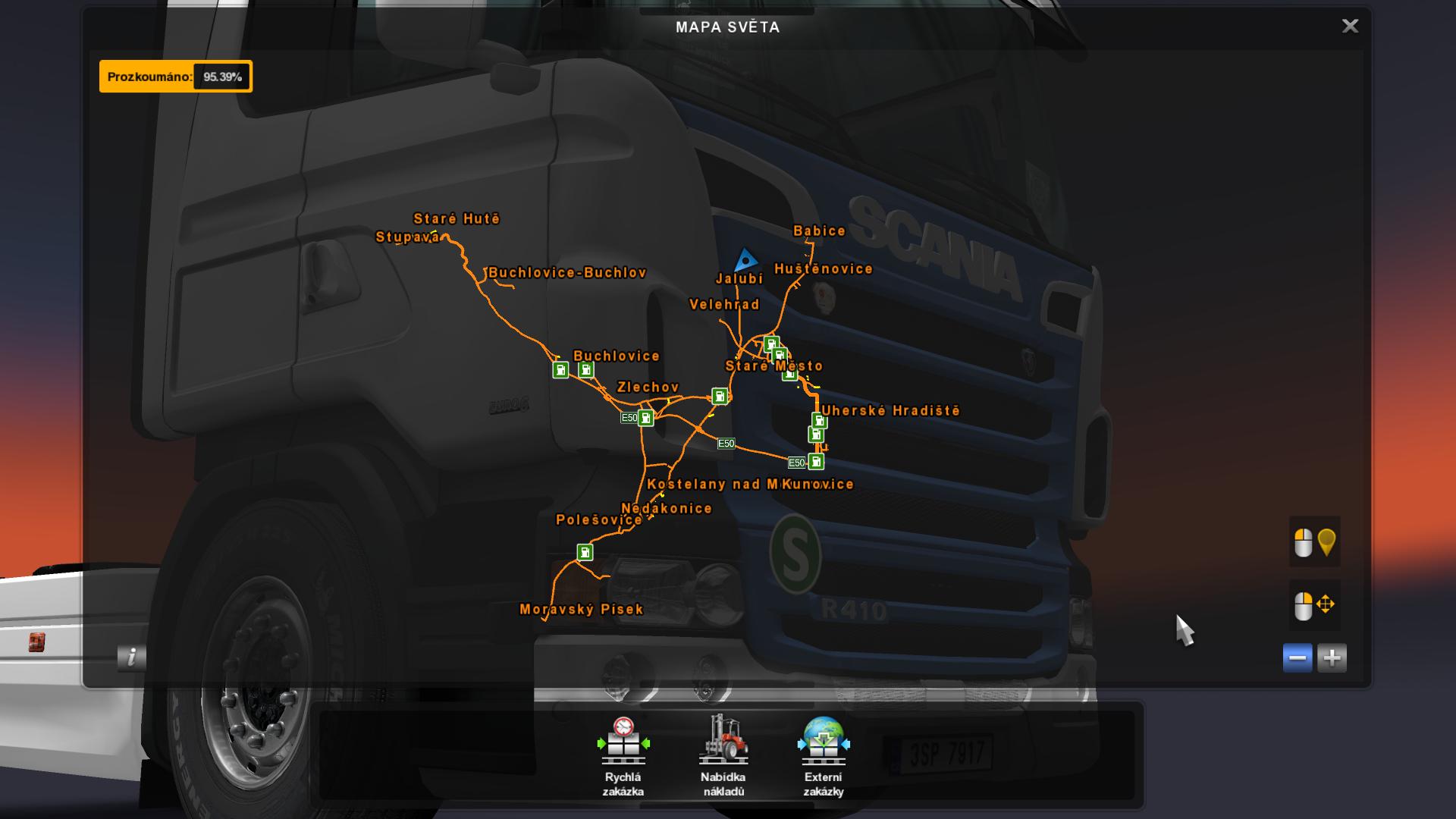Zoom in the map with plus button

pos(1332,657)
